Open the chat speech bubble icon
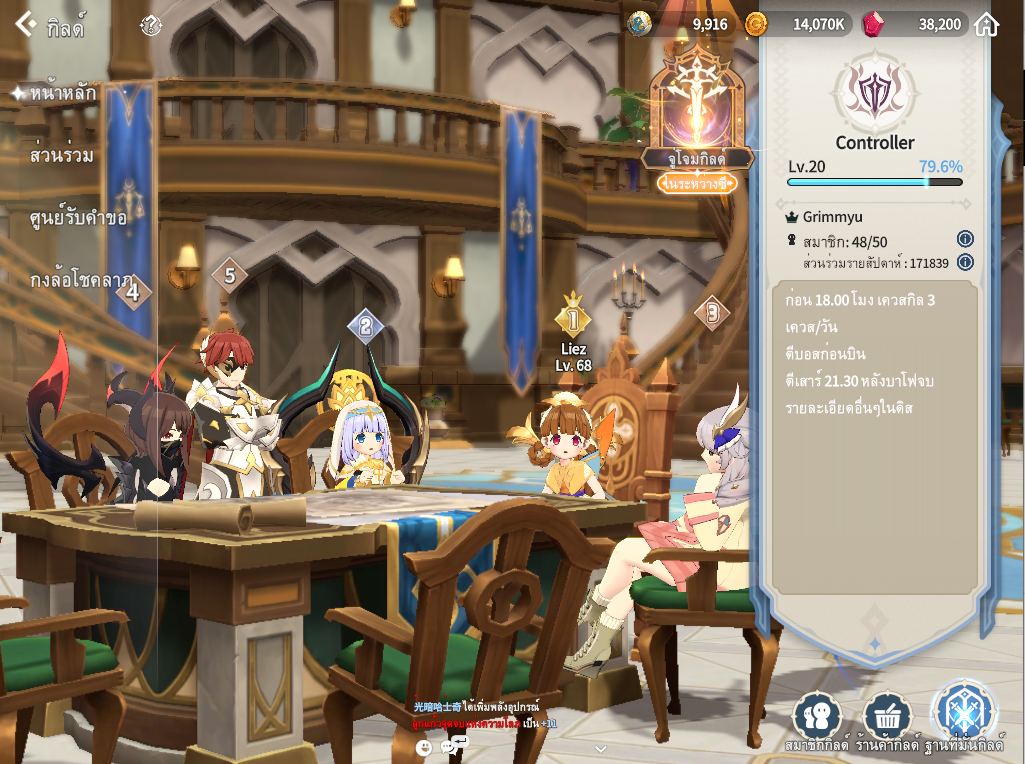 pos(454,746)
